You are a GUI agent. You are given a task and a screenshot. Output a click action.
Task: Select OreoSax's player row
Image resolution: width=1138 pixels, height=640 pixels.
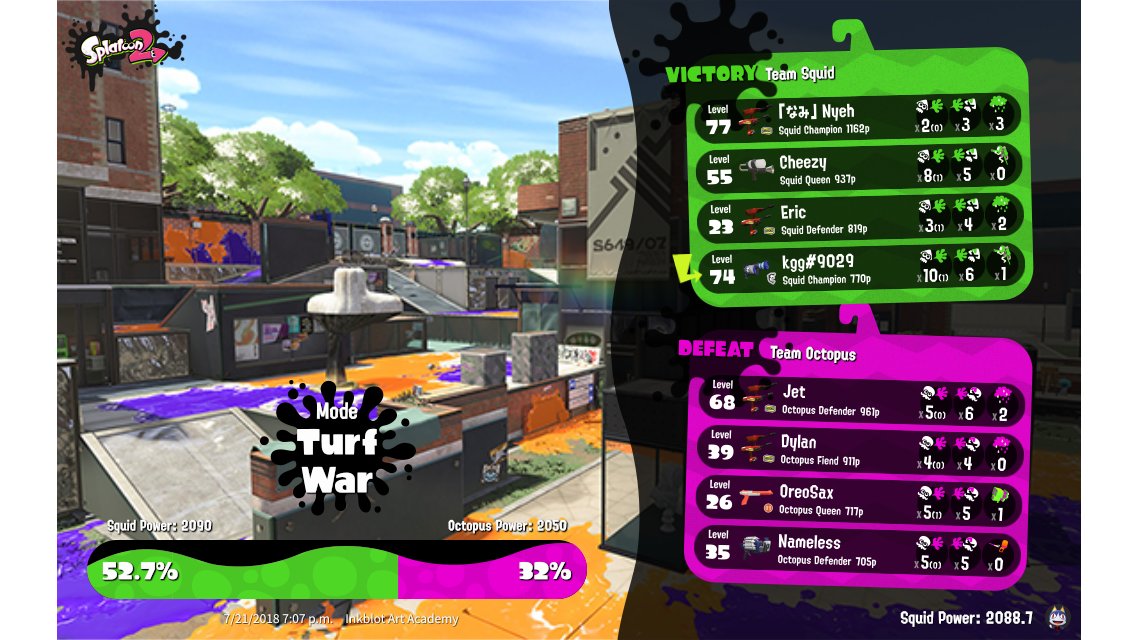855,500
